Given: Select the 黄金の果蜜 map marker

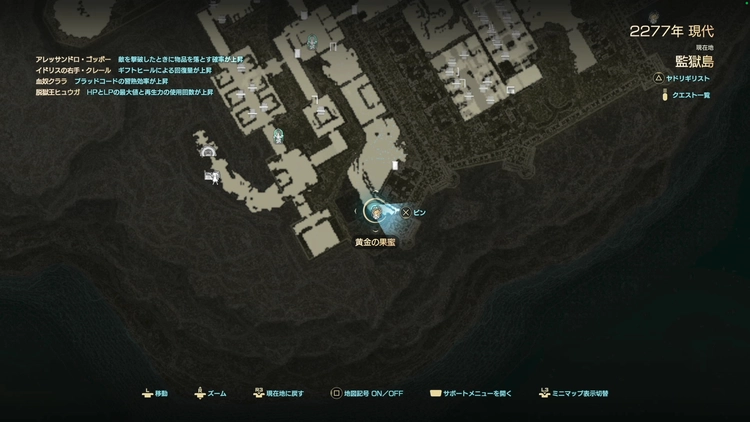Looking at the screenshot, I should tap(375, 212).
